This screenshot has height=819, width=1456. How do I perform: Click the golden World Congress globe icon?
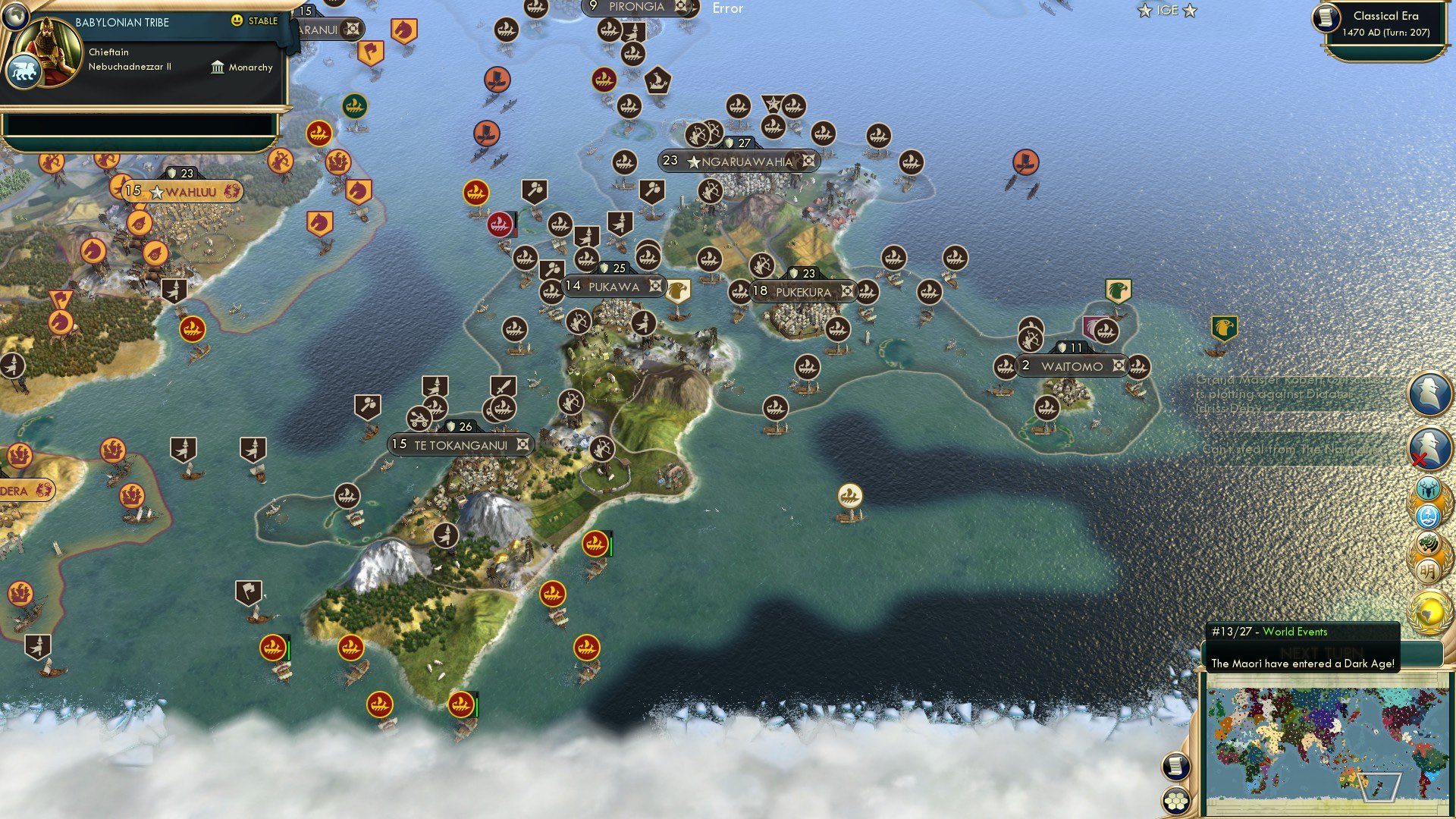coord(1429,611)
